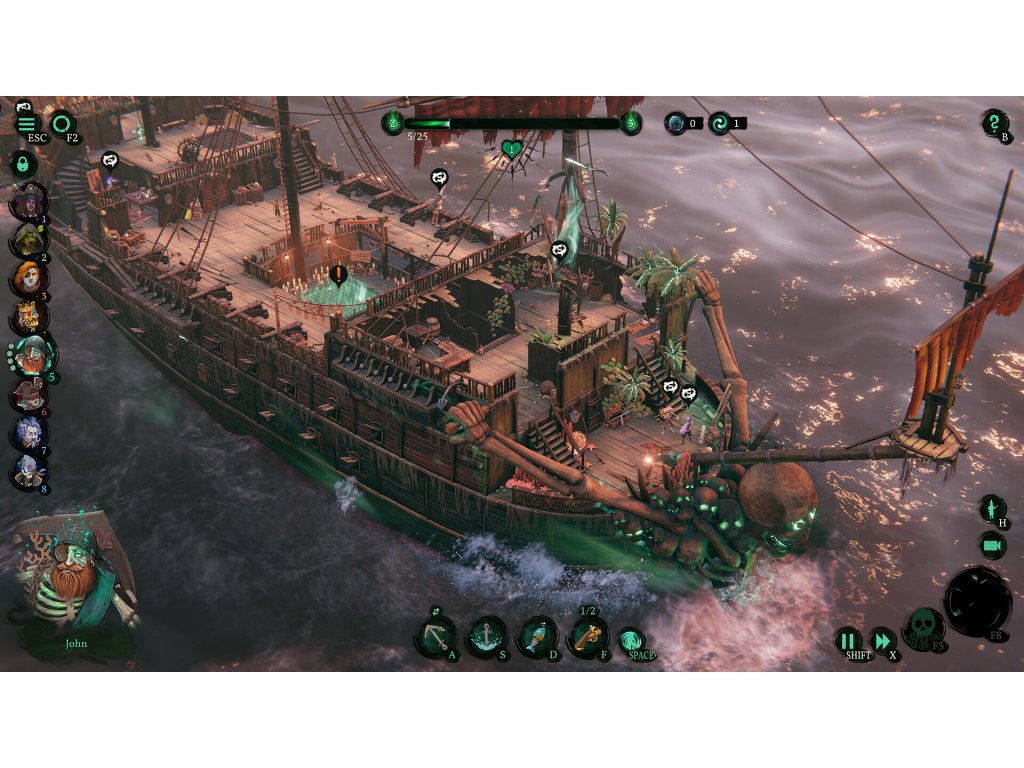Enable fast-forward speed
Image resolution: width=1024 pixels, height=768 pixels.
pos(881,641)
